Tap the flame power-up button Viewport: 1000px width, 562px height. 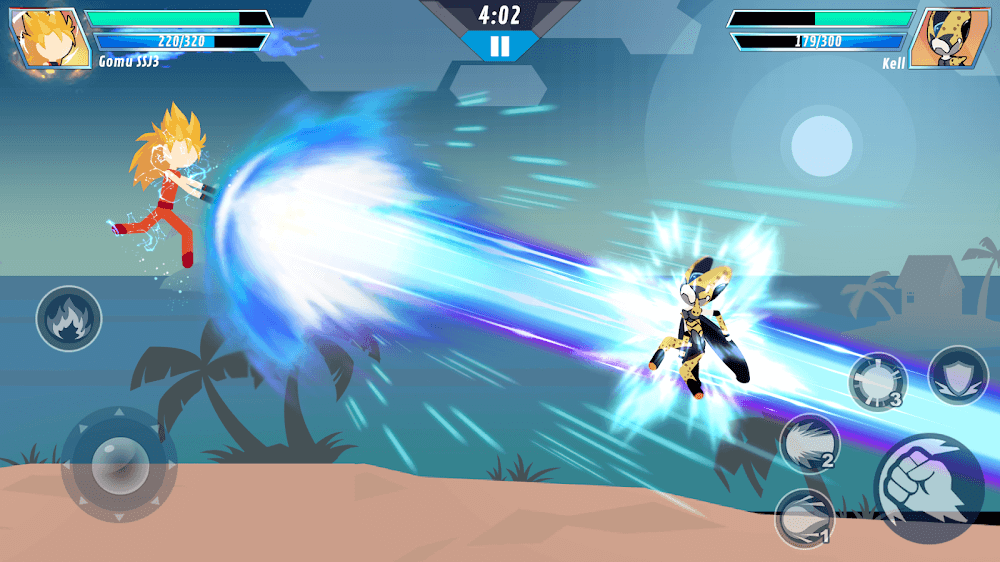pyautogui.click(x=69, y=319)
